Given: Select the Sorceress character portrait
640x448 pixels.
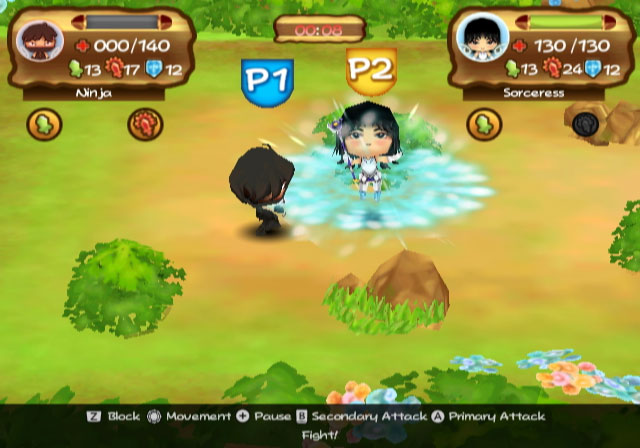Looking at the screenshot, I should [x=475, y=36].
